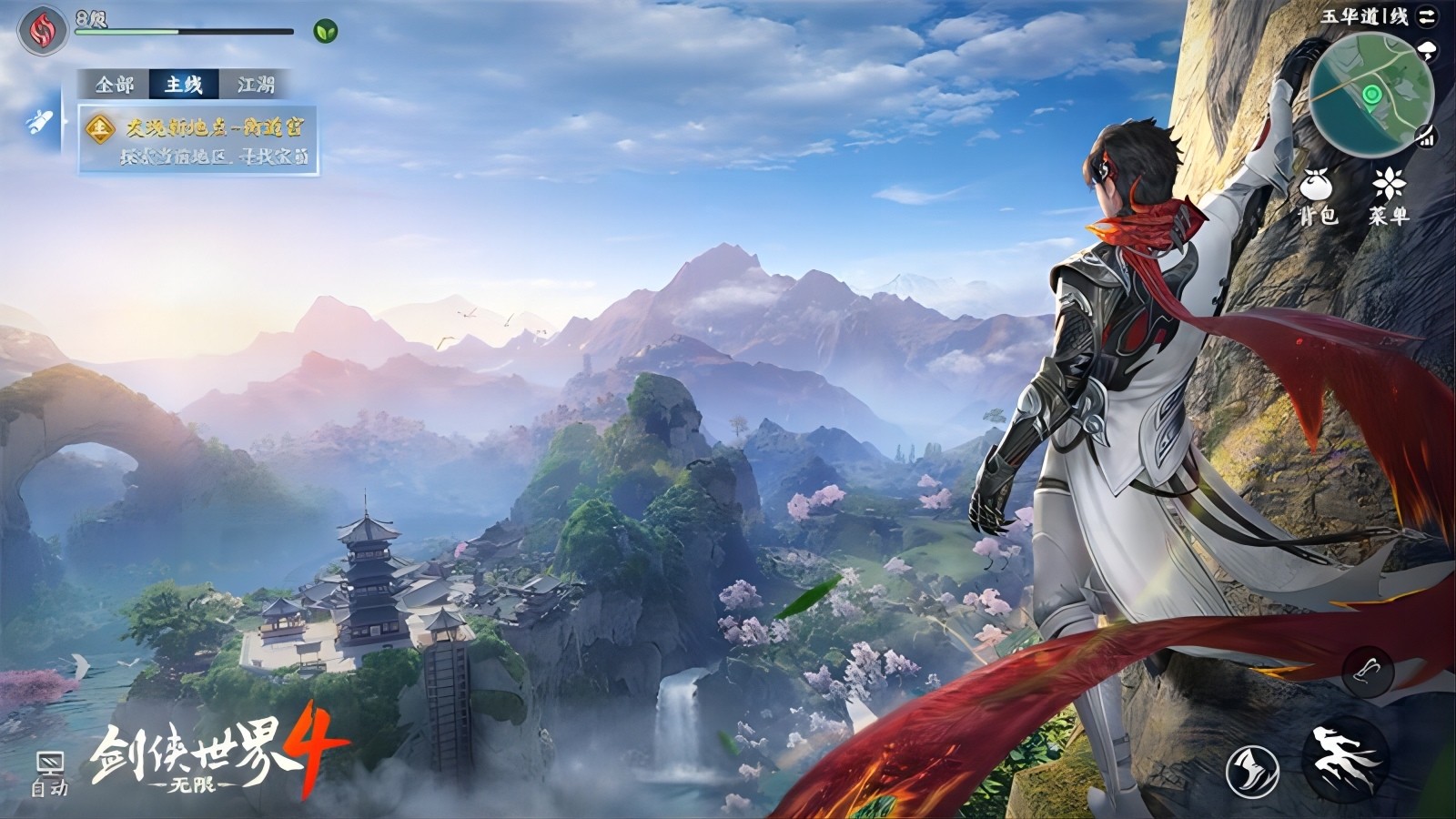Select the green leaf icon near the XP bar
Screen dimensions: 1456x819
point(326,32)
